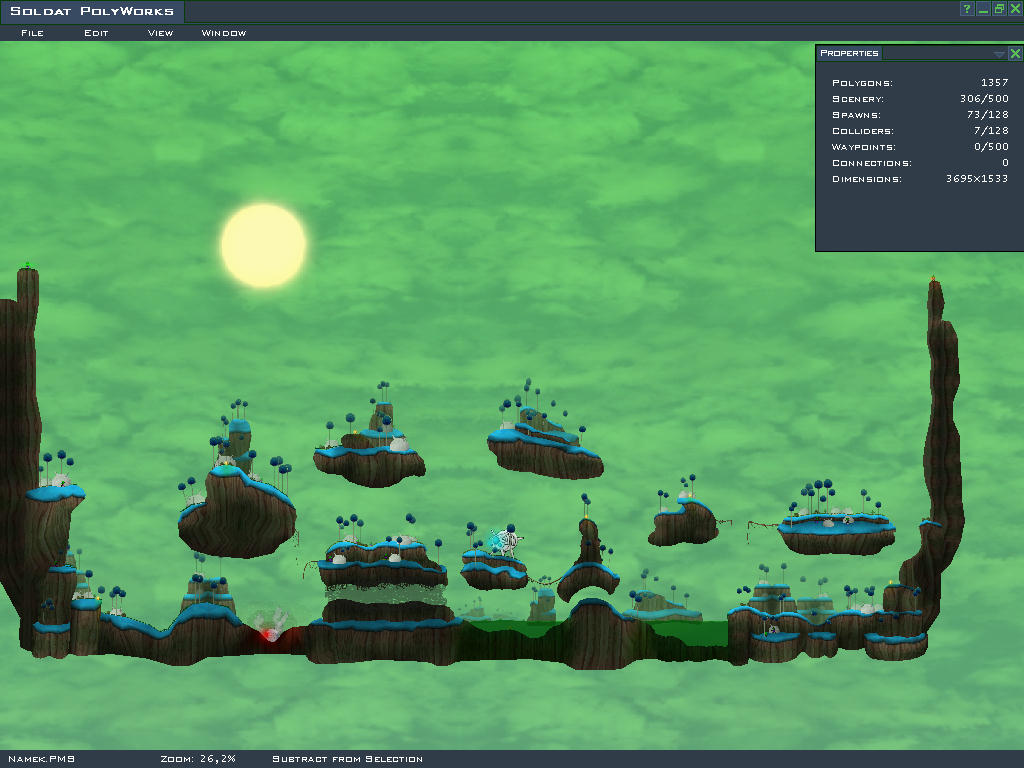Select the Properties panel tab

coord(849,53)
